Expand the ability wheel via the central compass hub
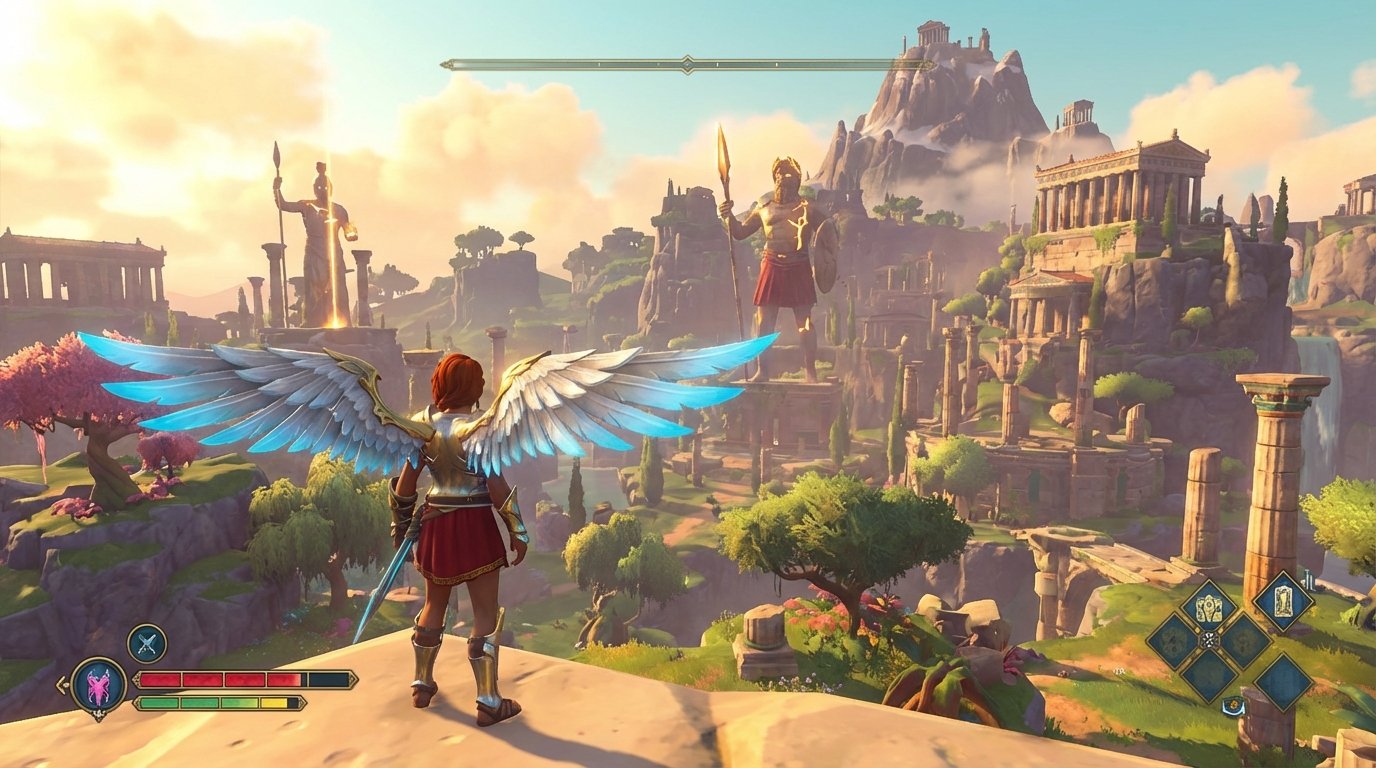This screenshot has width=1376, height=768. coord(1208,640)
